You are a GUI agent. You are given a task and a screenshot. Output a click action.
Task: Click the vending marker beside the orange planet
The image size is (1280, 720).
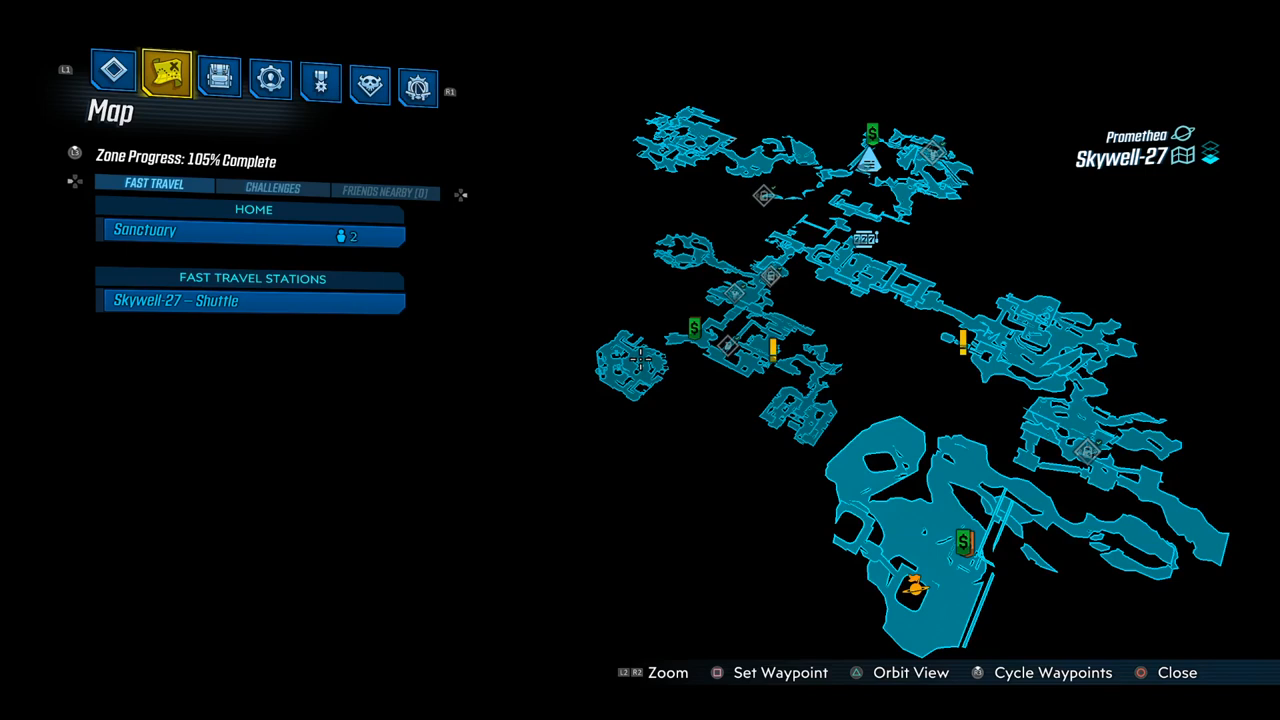(964, 543)
